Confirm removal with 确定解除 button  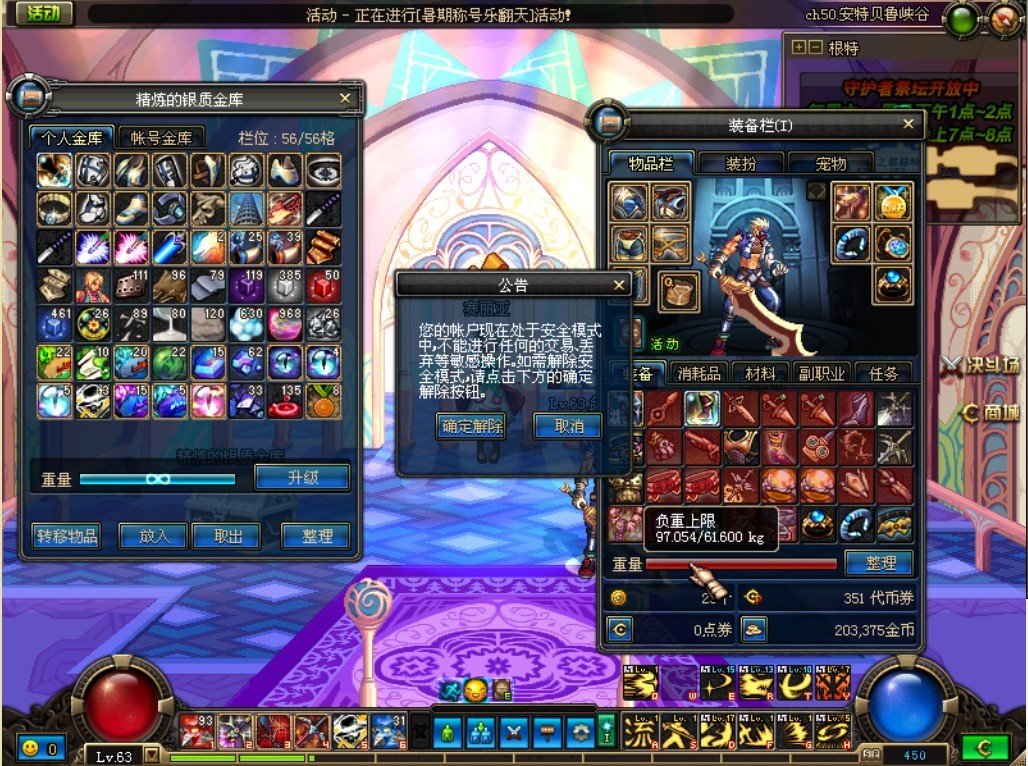click(471, 426)
